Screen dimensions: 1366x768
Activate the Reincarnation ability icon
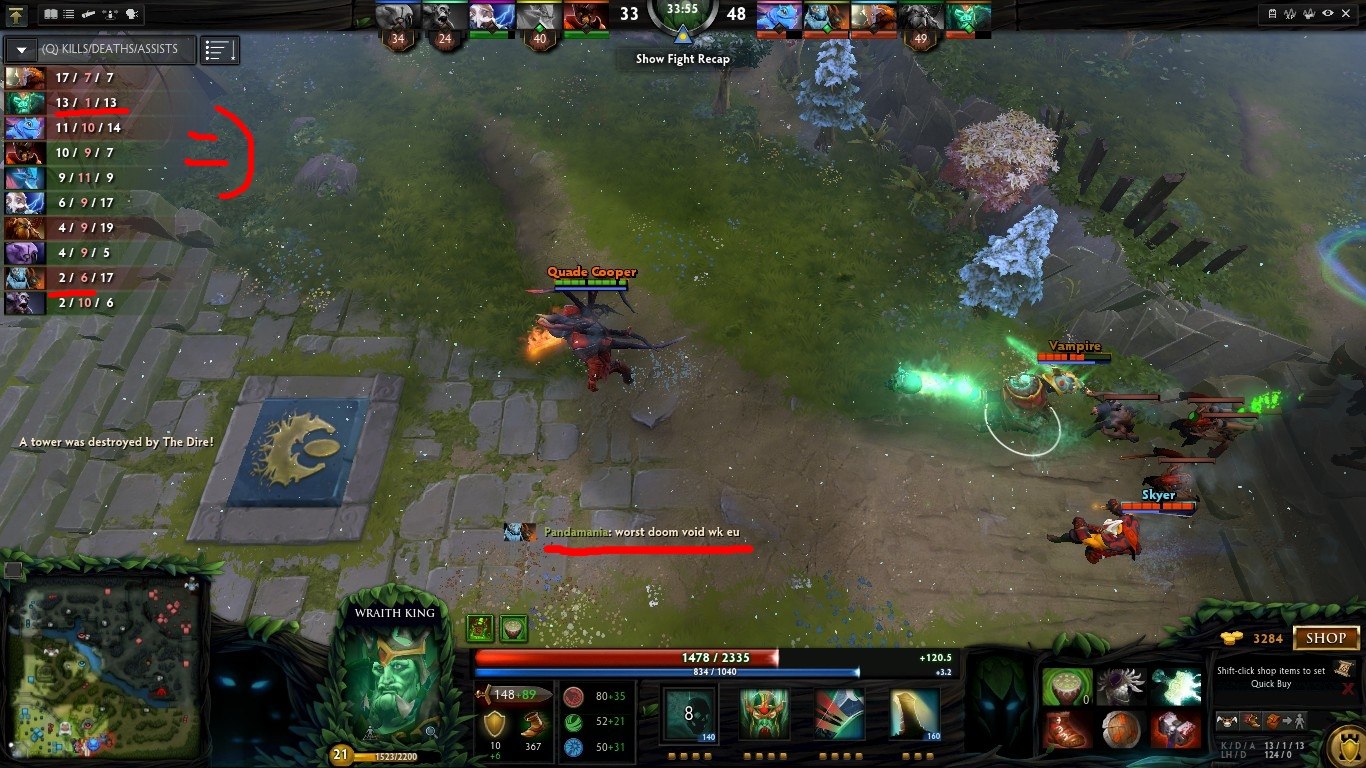(x=914, y=714)
